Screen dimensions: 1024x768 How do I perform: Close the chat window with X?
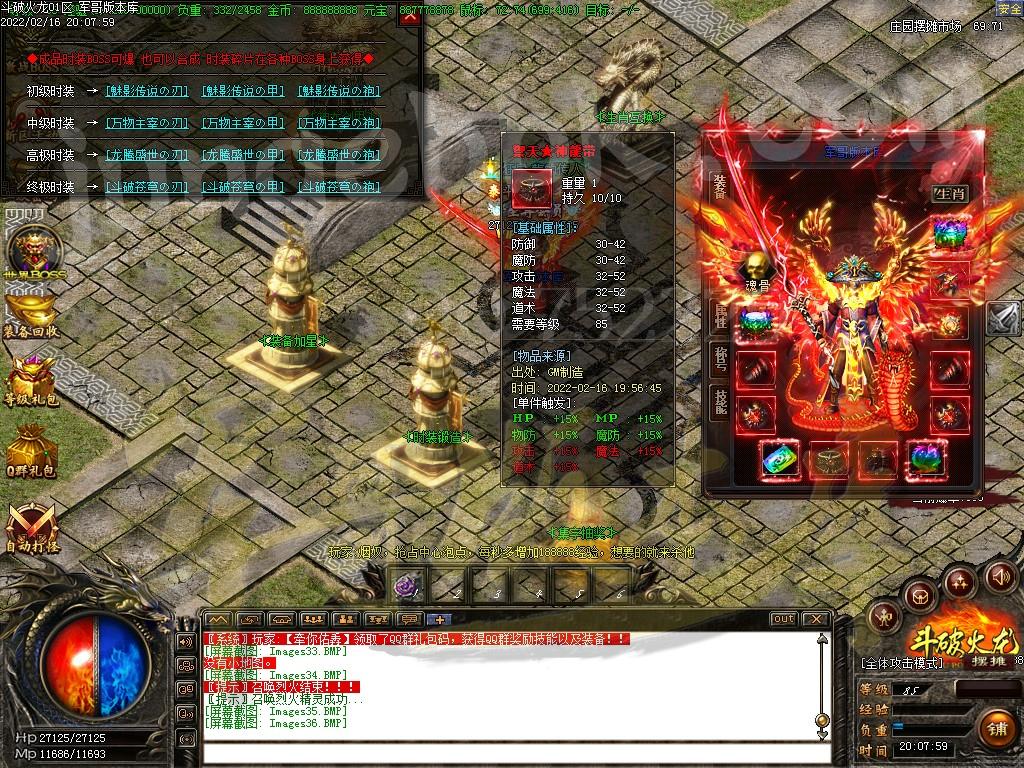point(815,619)
